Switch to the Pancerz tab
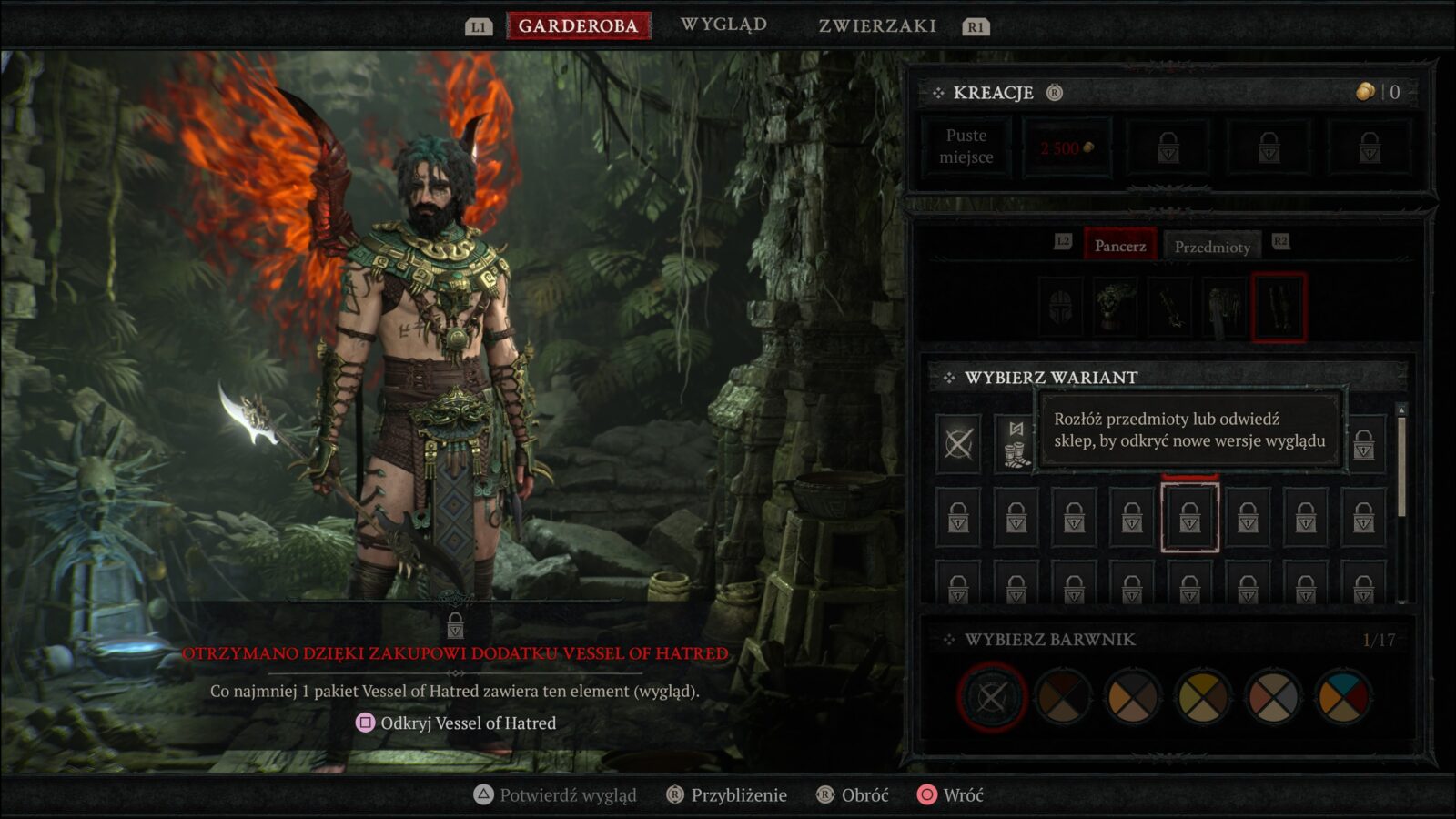Viewport: 1456px width, 819px height. 1119,245
